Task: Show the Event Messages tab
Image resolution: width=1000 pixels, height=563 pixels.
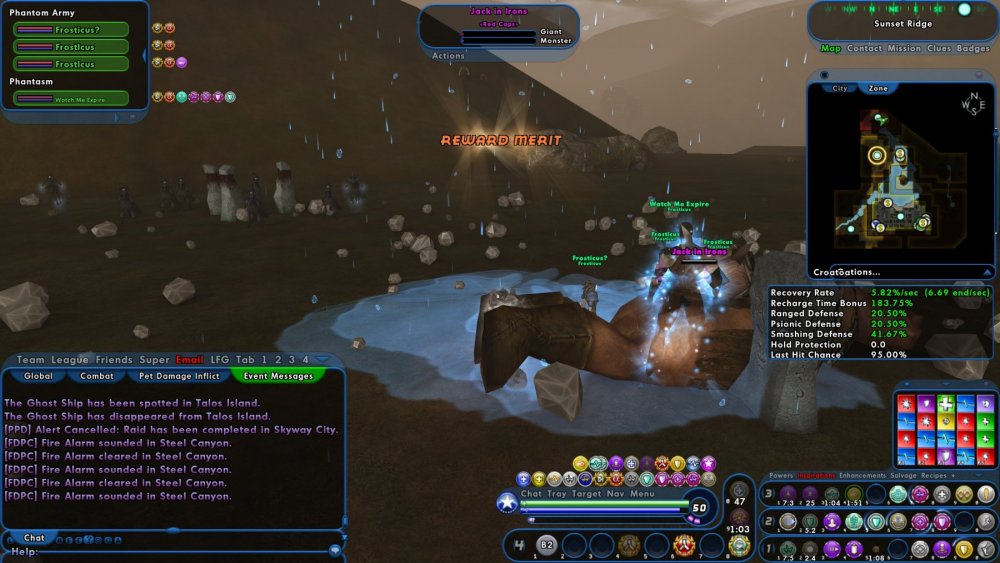Action: pyautogui.click(x=278, y=376)
